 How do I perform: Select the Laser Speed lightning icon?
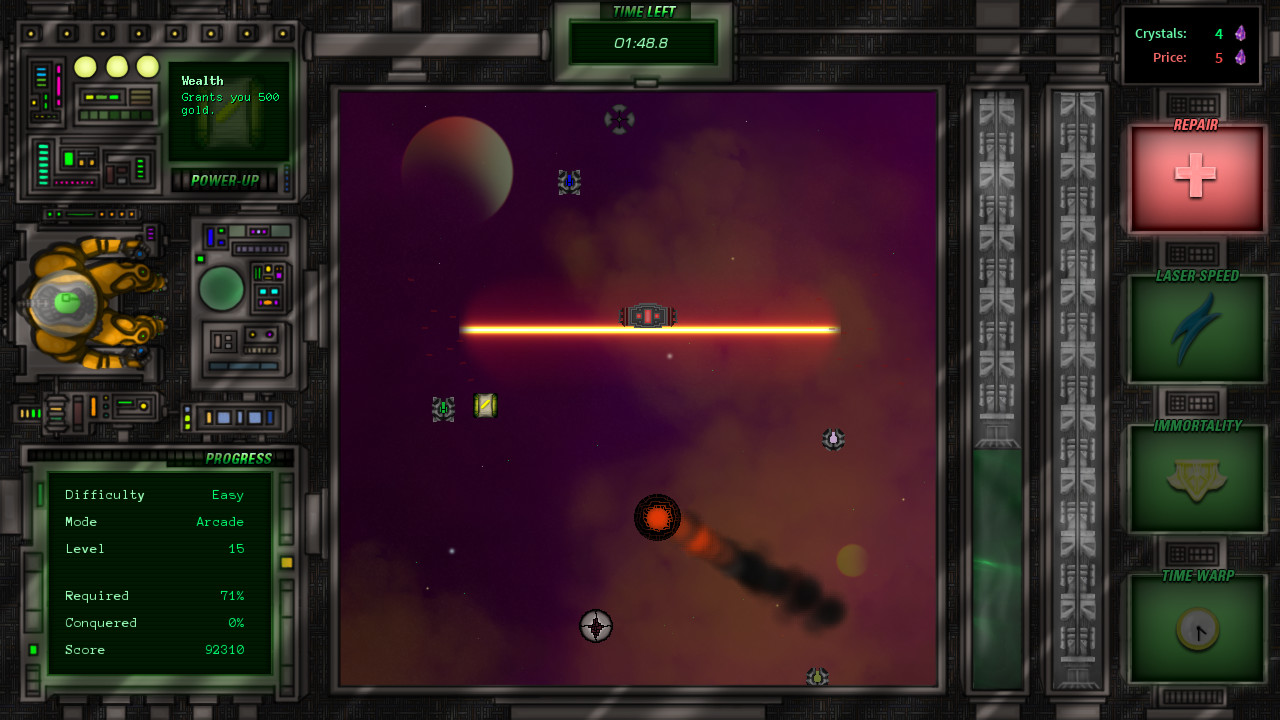pyautogui.click(x=1195, y=327)
